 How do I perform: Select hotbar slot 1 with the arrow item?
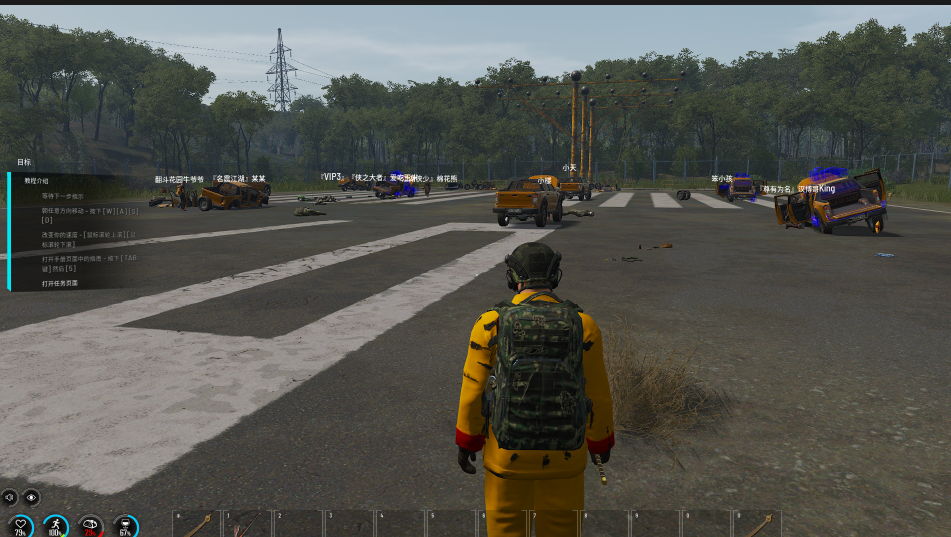point(247,524)
